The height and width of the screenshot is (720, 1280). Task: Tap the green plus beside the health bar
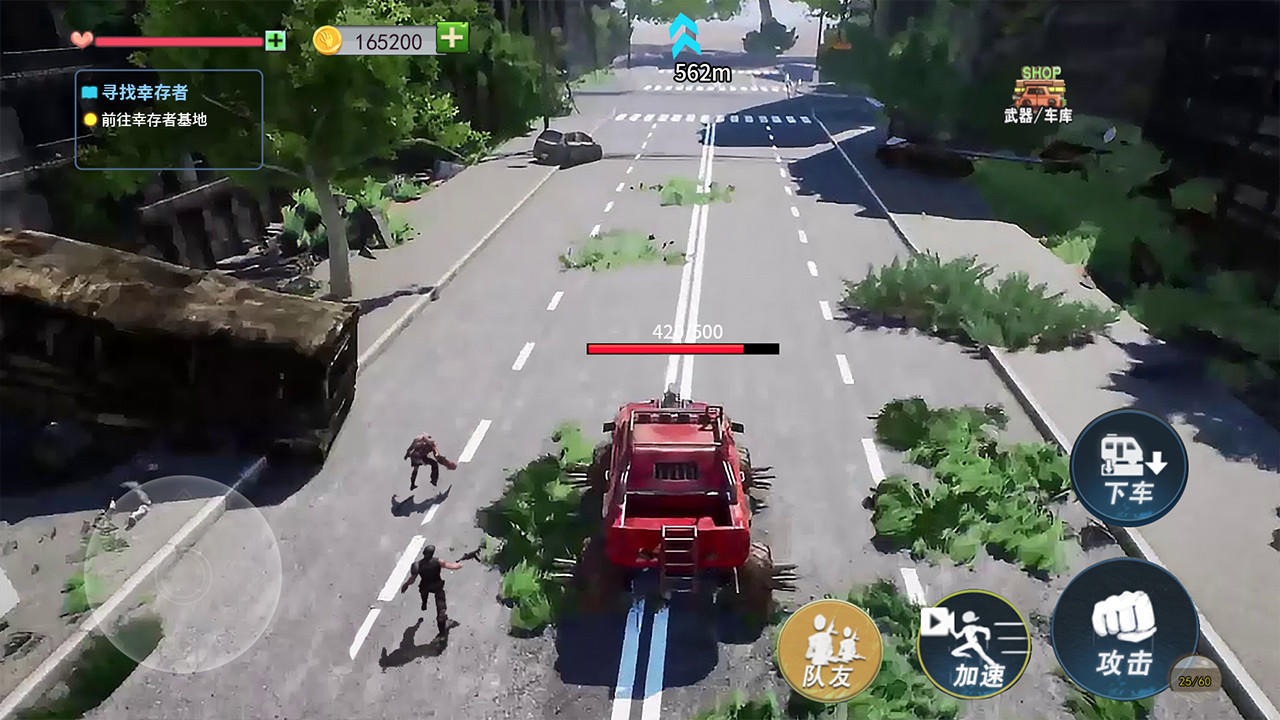[x=275, y=41]
